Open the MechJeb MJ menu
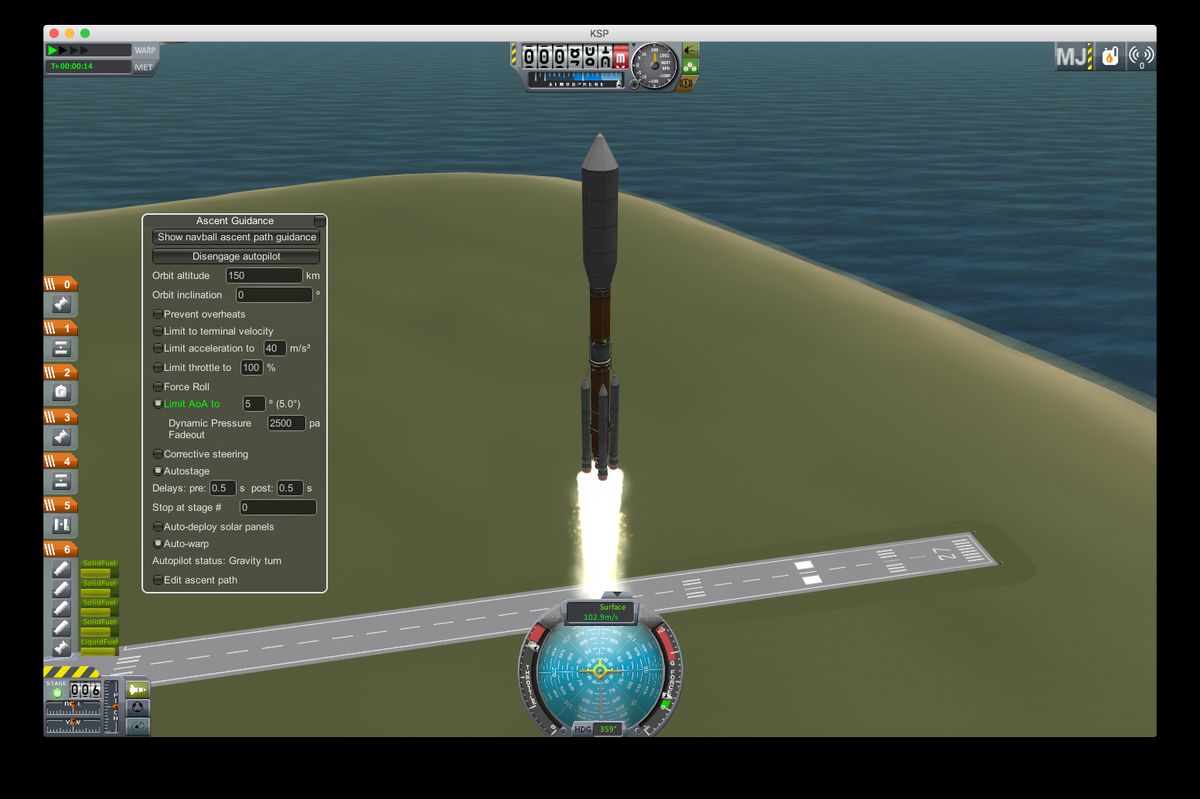Image resolution: width=1200 pixels, height=799 pixels. coord(1071,57)
